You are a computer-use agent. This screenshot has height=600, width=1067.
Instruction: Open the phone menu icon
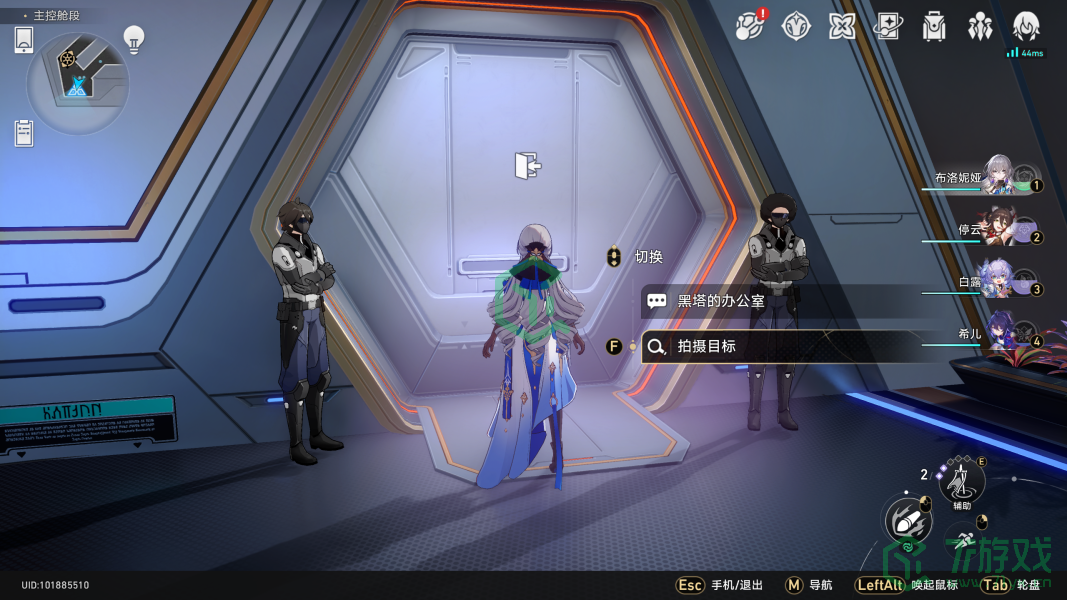tap(25, 40)
